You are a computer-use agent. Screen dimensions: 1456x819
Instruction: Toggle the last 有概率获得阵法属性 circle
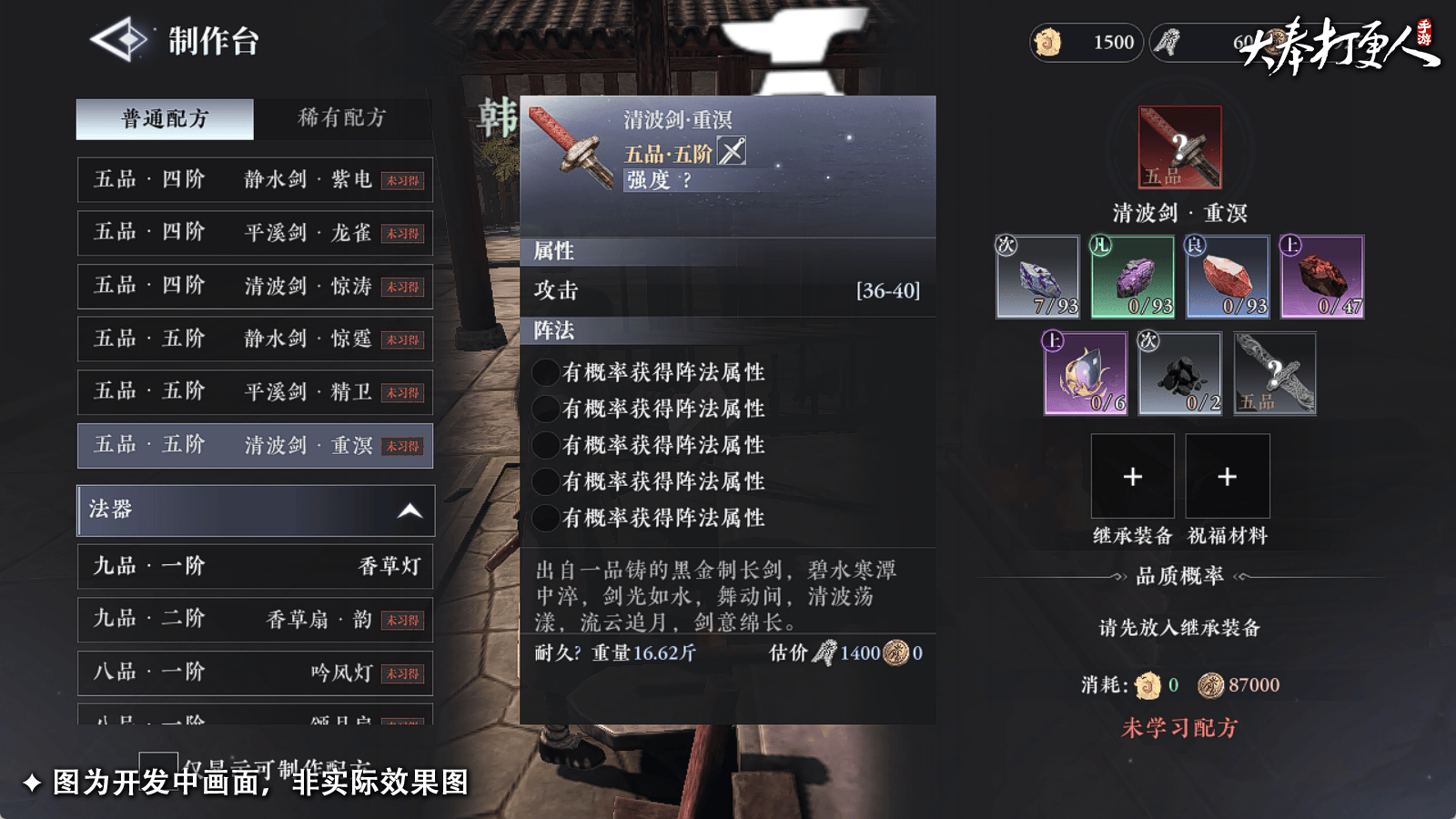546,519
